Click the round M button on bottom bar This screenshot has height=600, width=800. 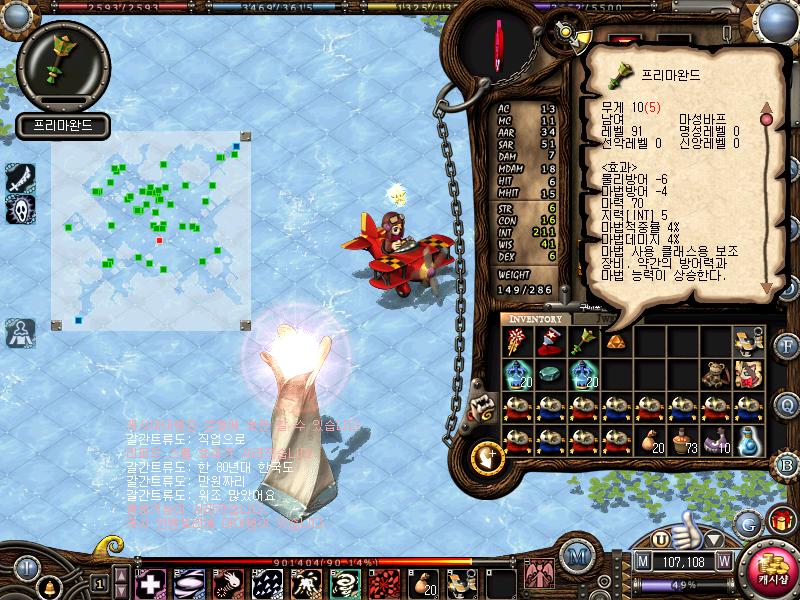(575, 557)
